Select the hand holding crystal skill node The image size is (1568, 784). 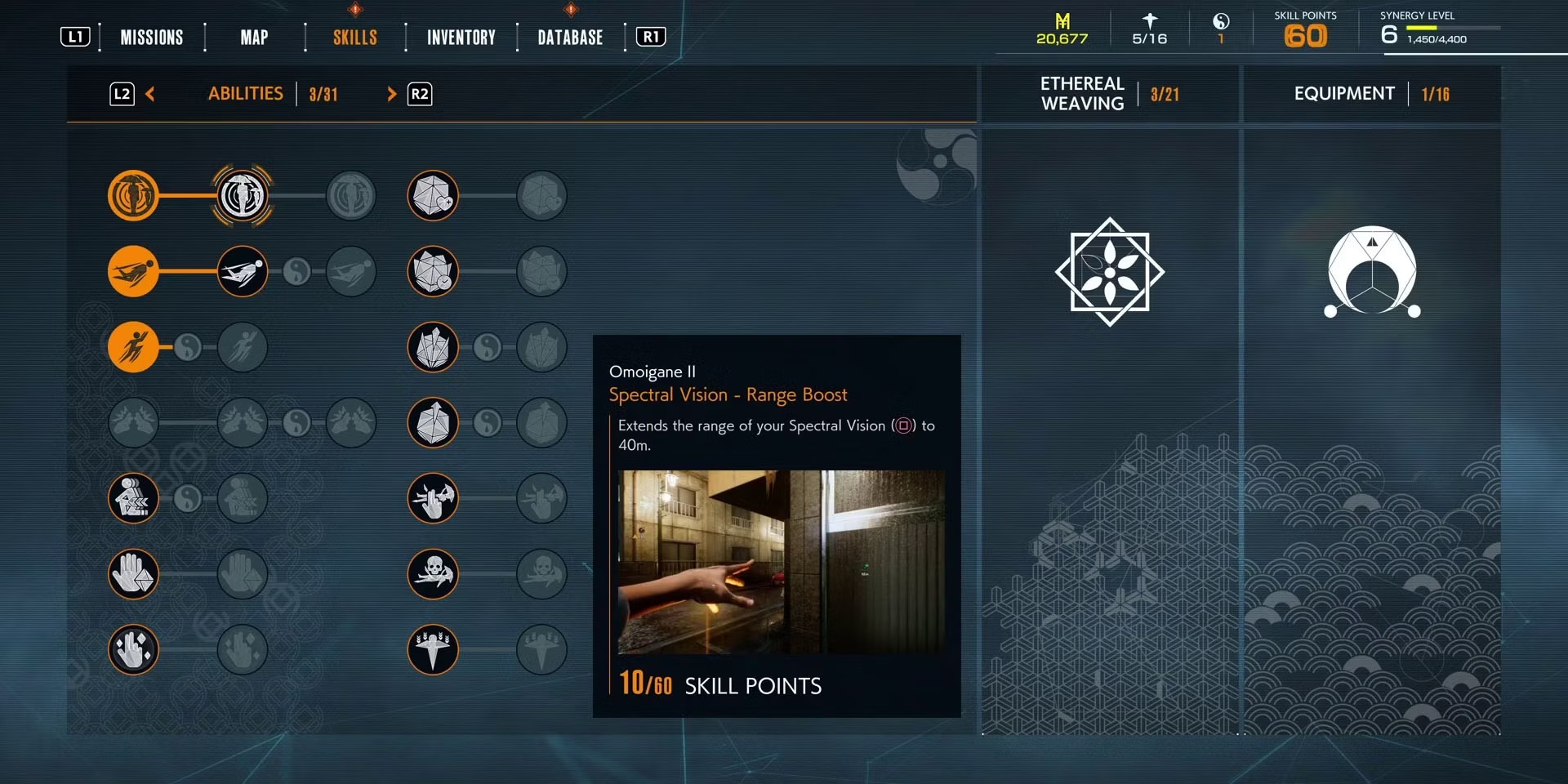tap(133, 573)
